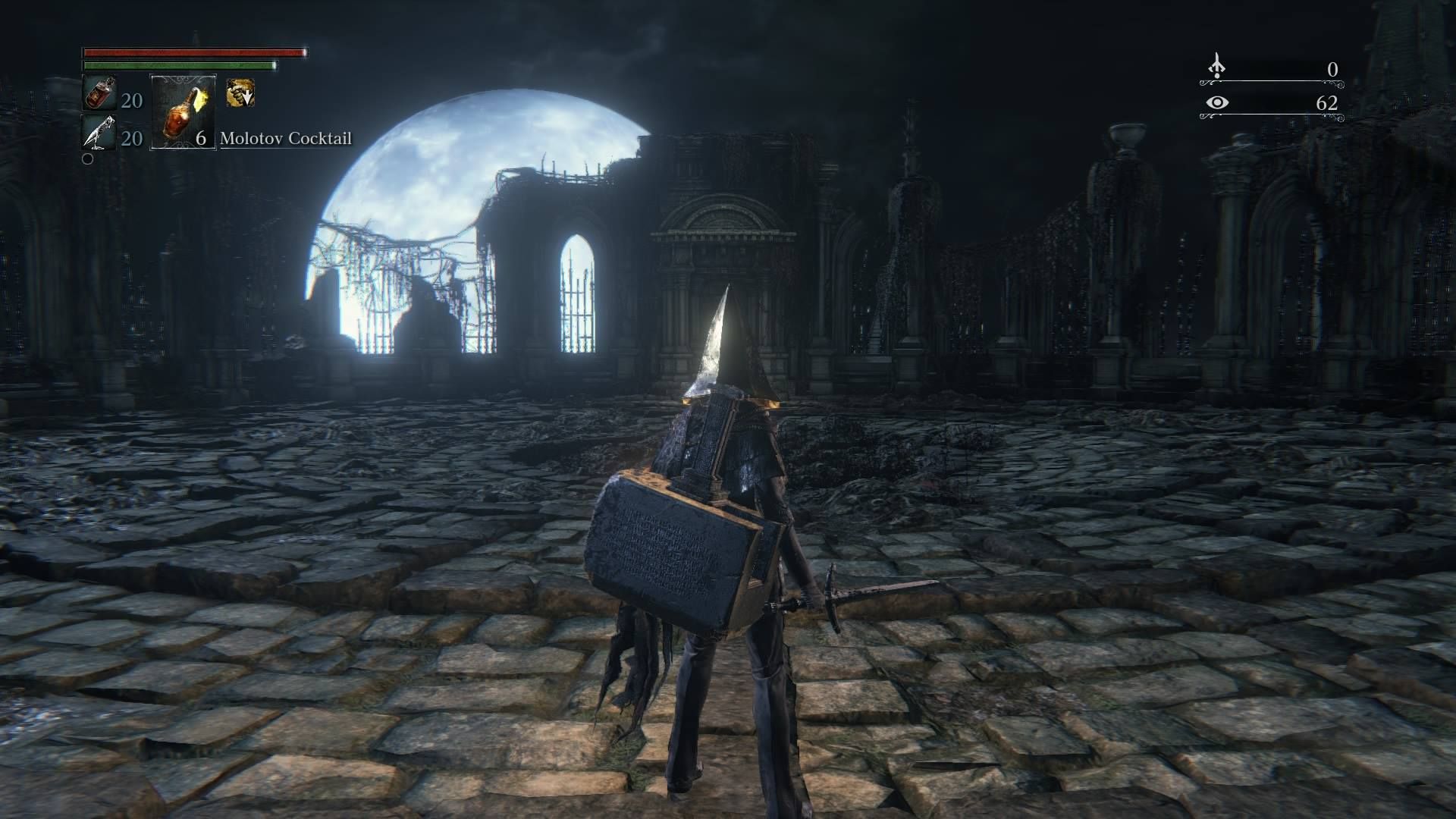Image resolution: width=1456 pixels, height=819 pixels.
Task: Click the 'Molotov Cocktail' item name label
Action: tap(286, 139)
